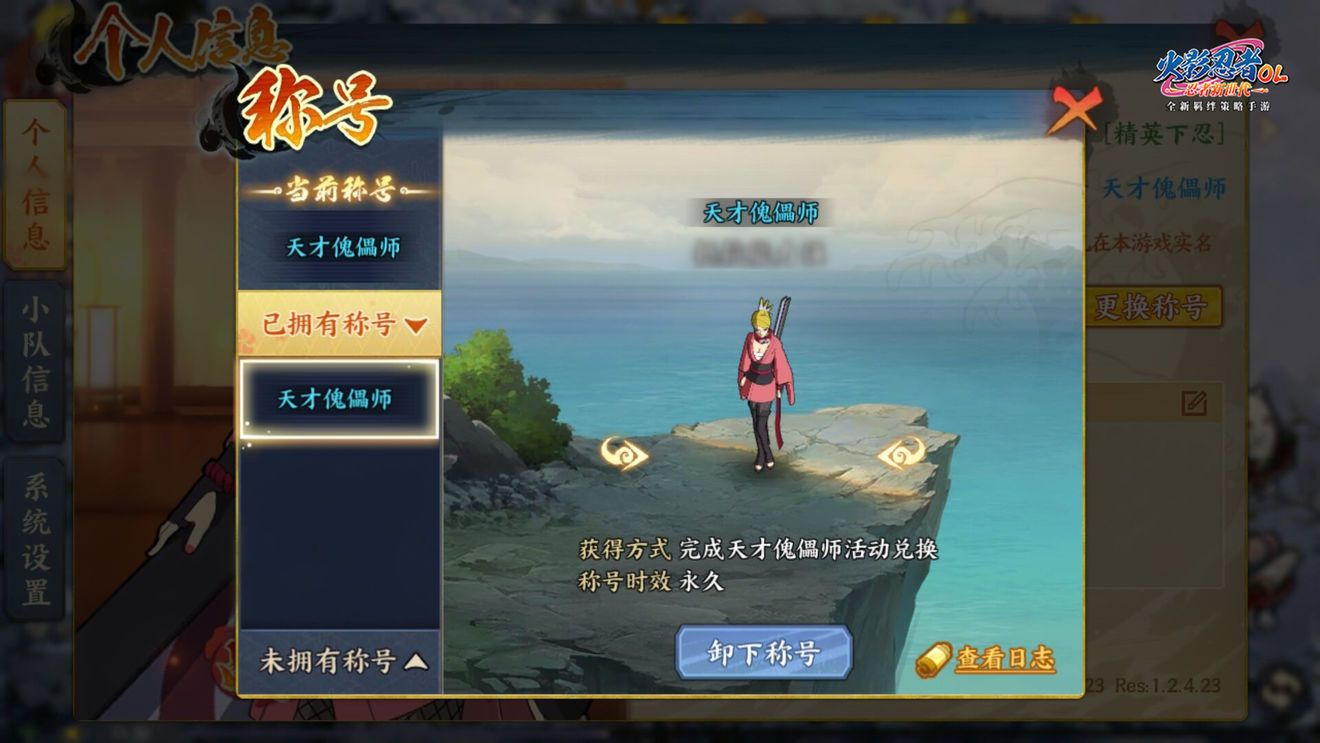
Task: Open the 系统设置 tab
Action: pyautogui.click(x=35, y=540)
